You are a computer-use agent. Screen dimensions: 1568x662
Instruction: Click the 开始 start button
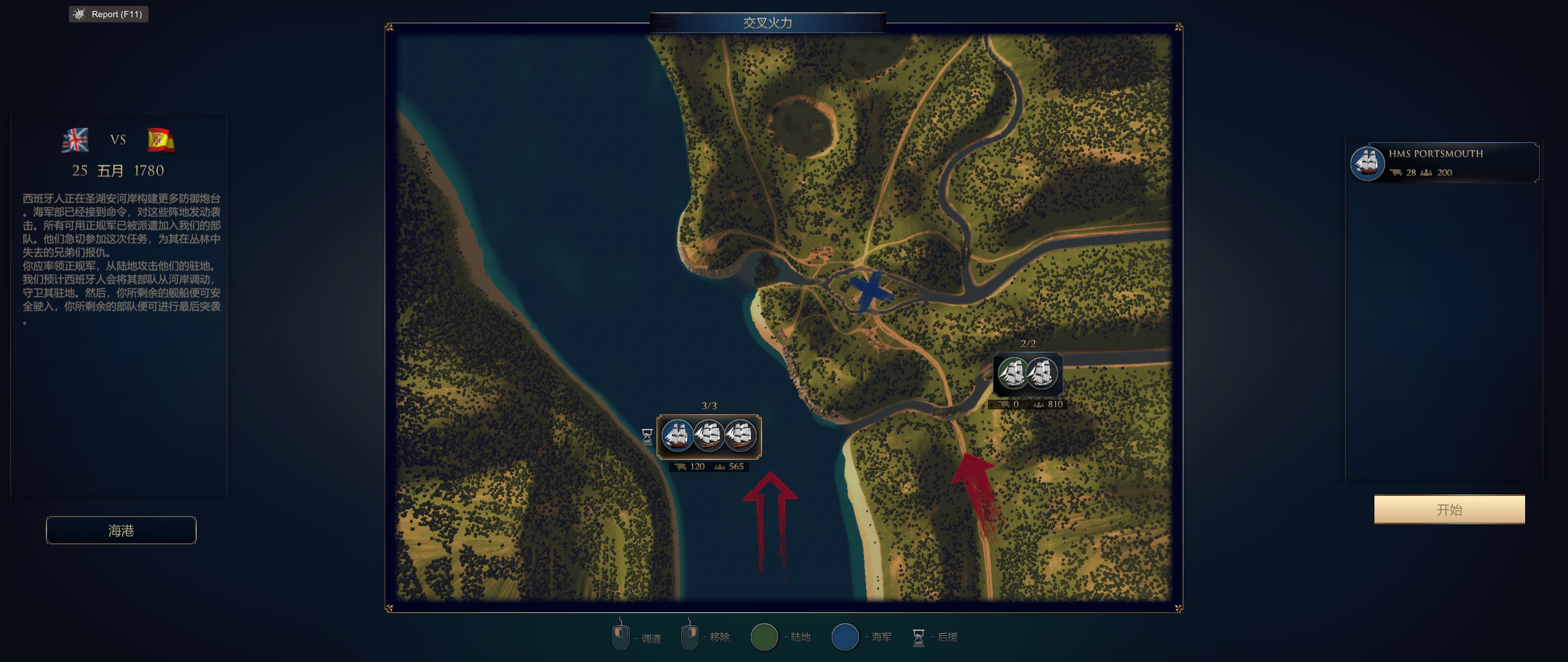pos(1449,509)
